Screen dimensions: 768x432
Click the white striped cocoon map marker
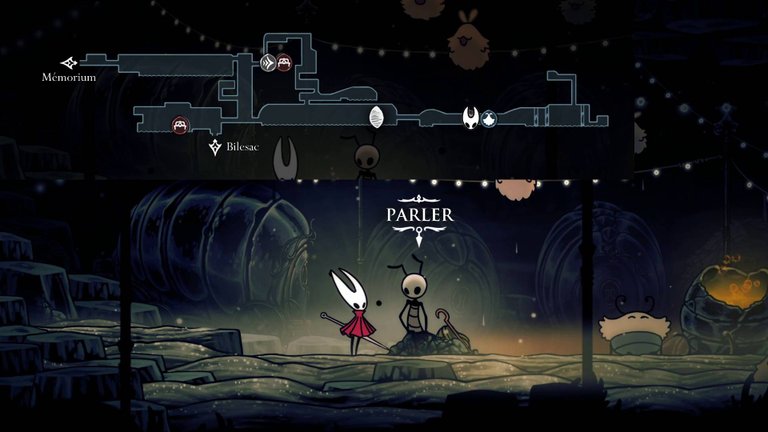tap(377, 118)
